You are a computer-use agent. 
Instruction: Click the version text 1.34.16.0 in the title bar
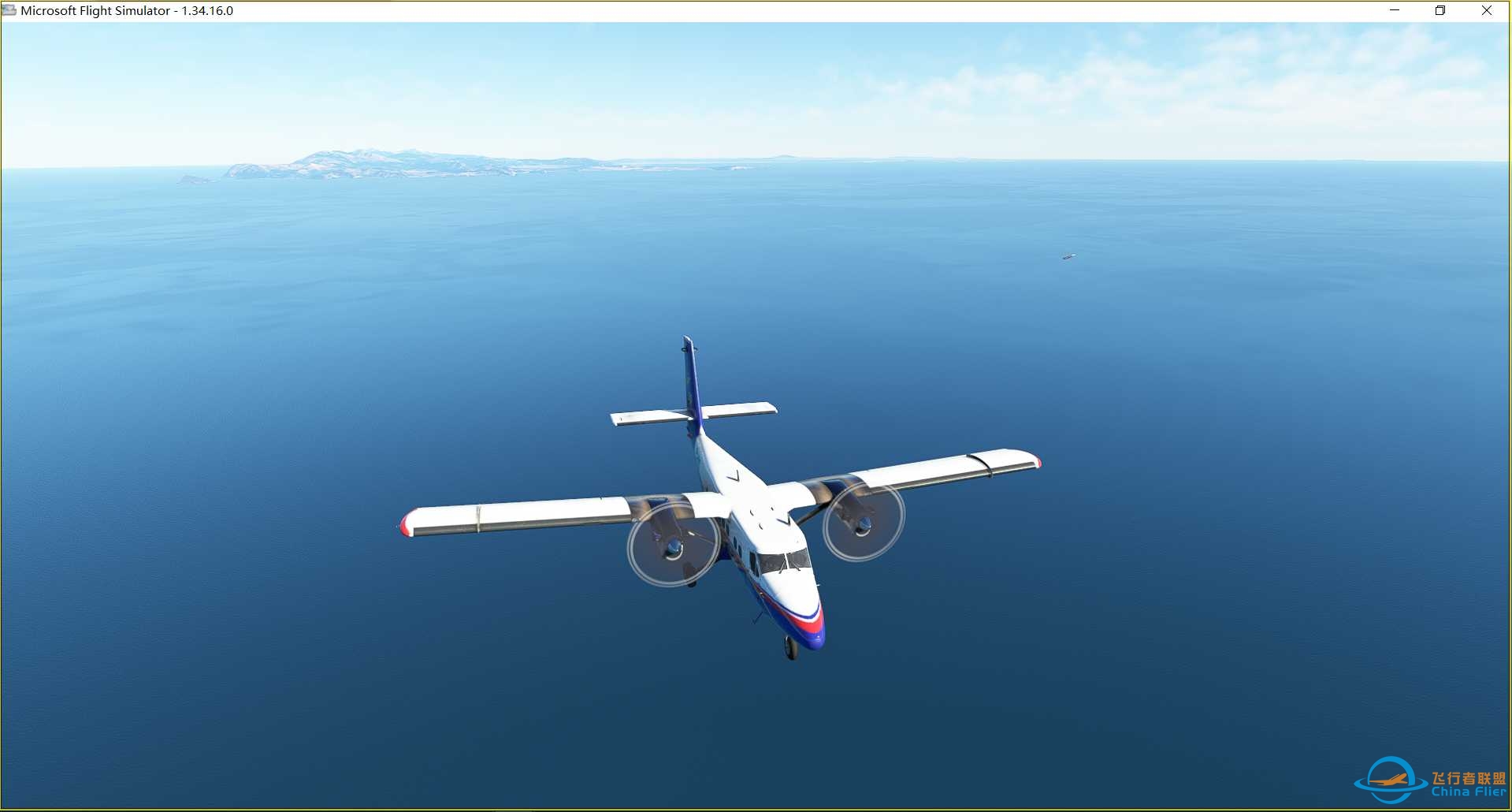tap(209, 11)
